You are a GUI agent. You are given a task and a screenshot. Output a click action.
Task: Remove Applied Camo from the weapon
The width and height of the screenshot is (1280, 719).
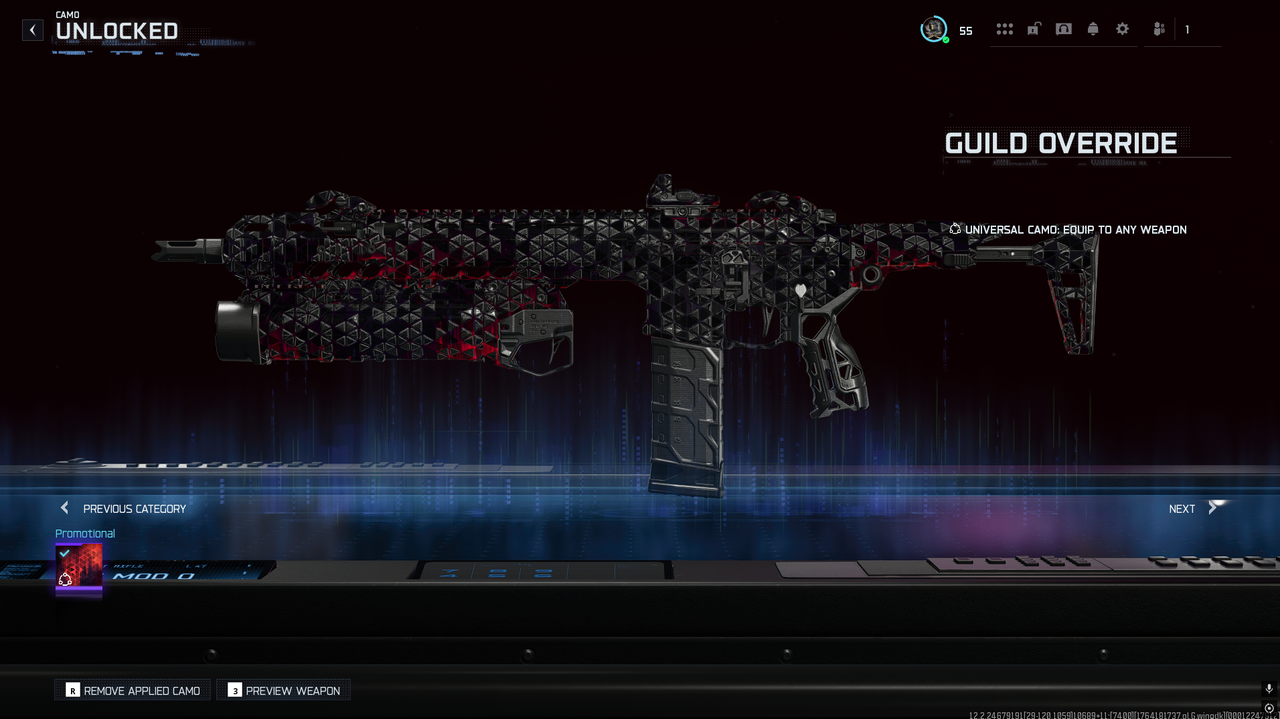click(x=133, y=690)
